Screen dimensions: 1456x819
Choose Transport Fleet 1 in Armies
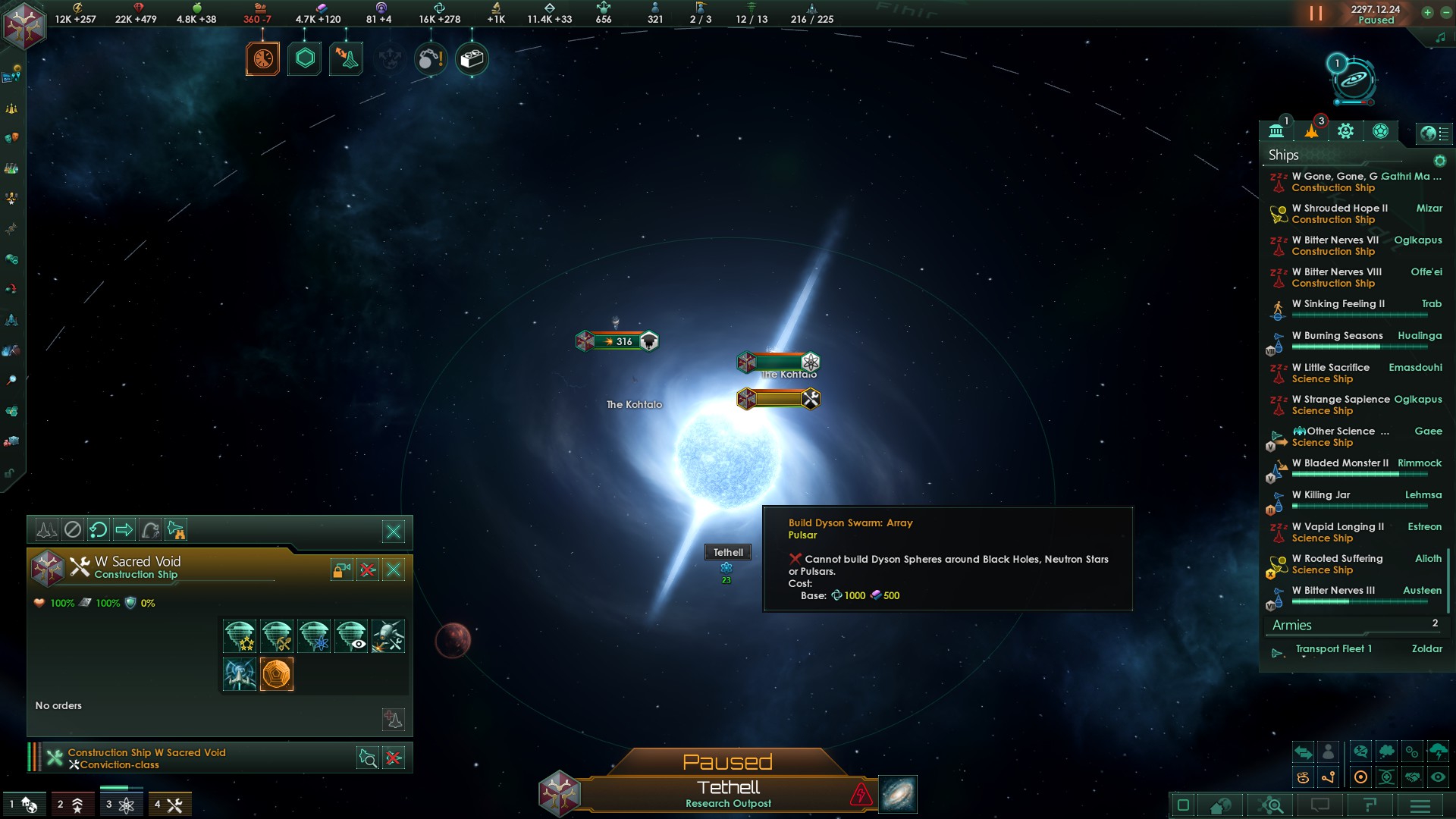point(1333,649)
